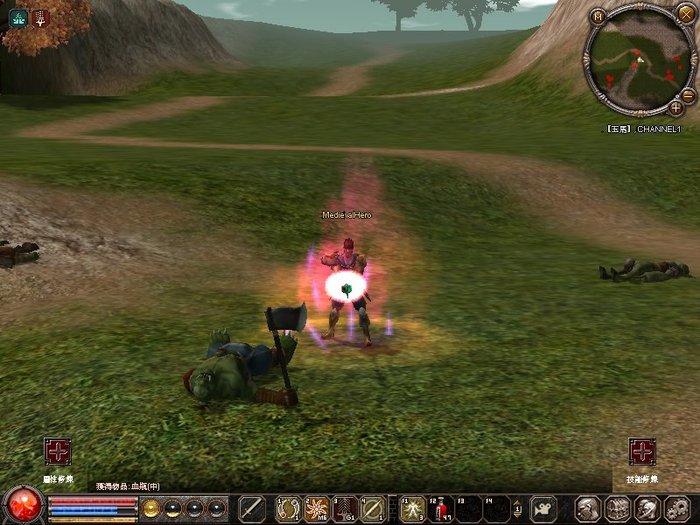The width and height of the screenshot is (700, 525).
Task: Toggle the camera view button
Action: (543, 508)
